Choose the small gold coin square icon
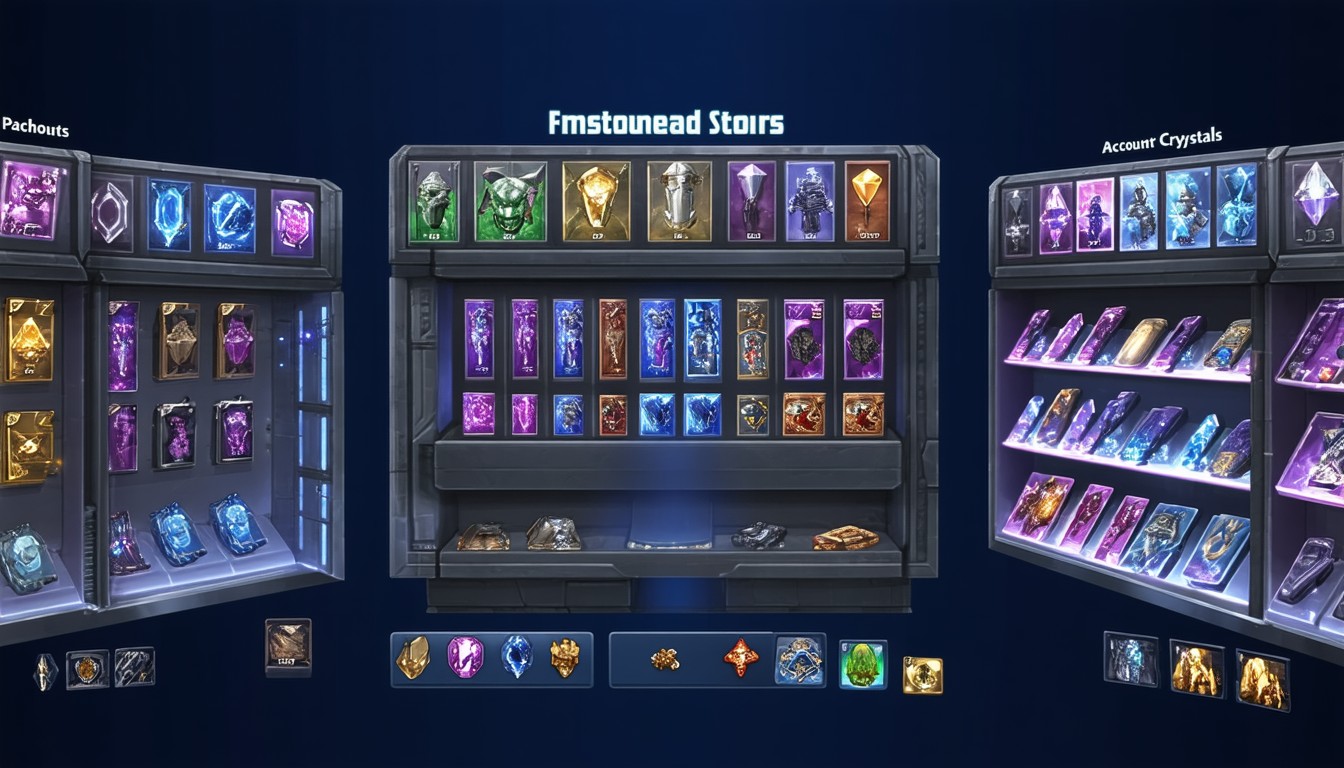Screen dimensions: 1344x768 click(922, 675)
